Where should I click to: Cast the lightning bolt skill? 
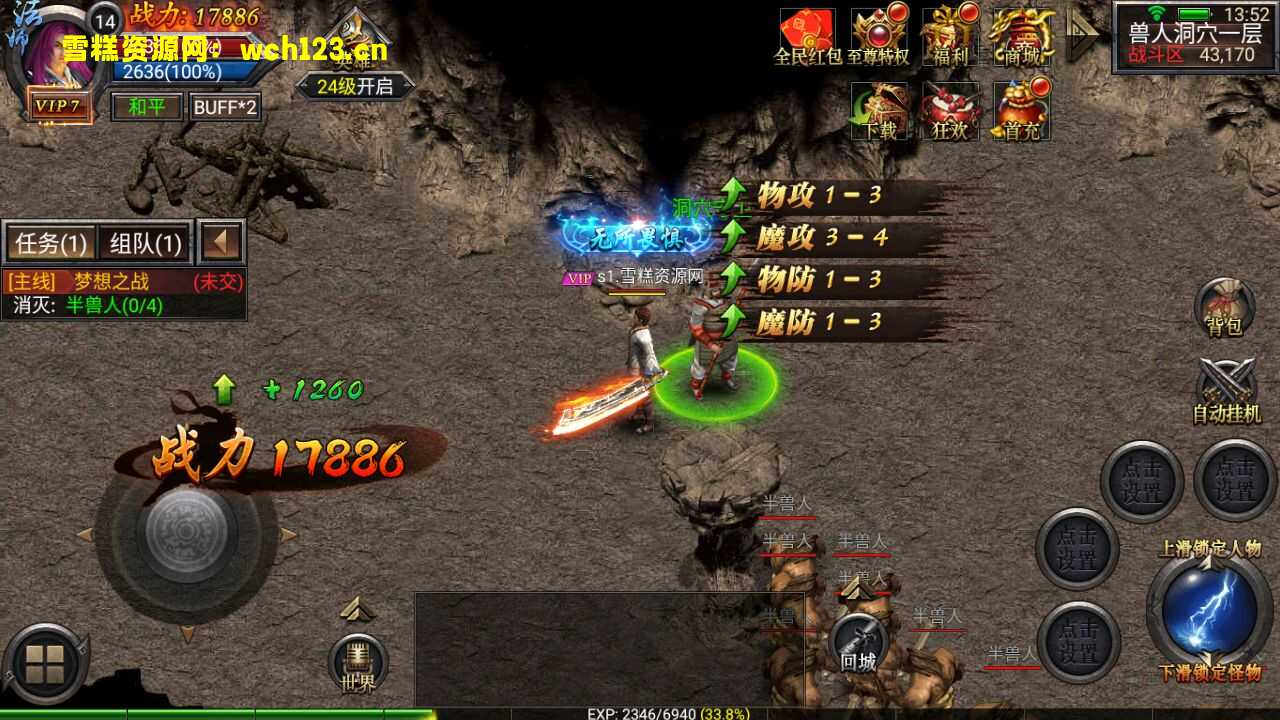click(1210, 610)
